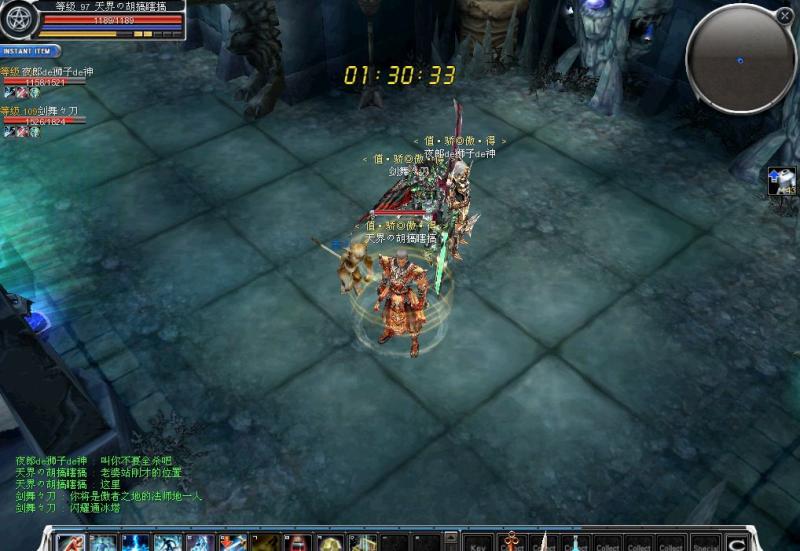Screen dimensions: 800x551
Task: Close the circular minimap
Action: point(784,16)
